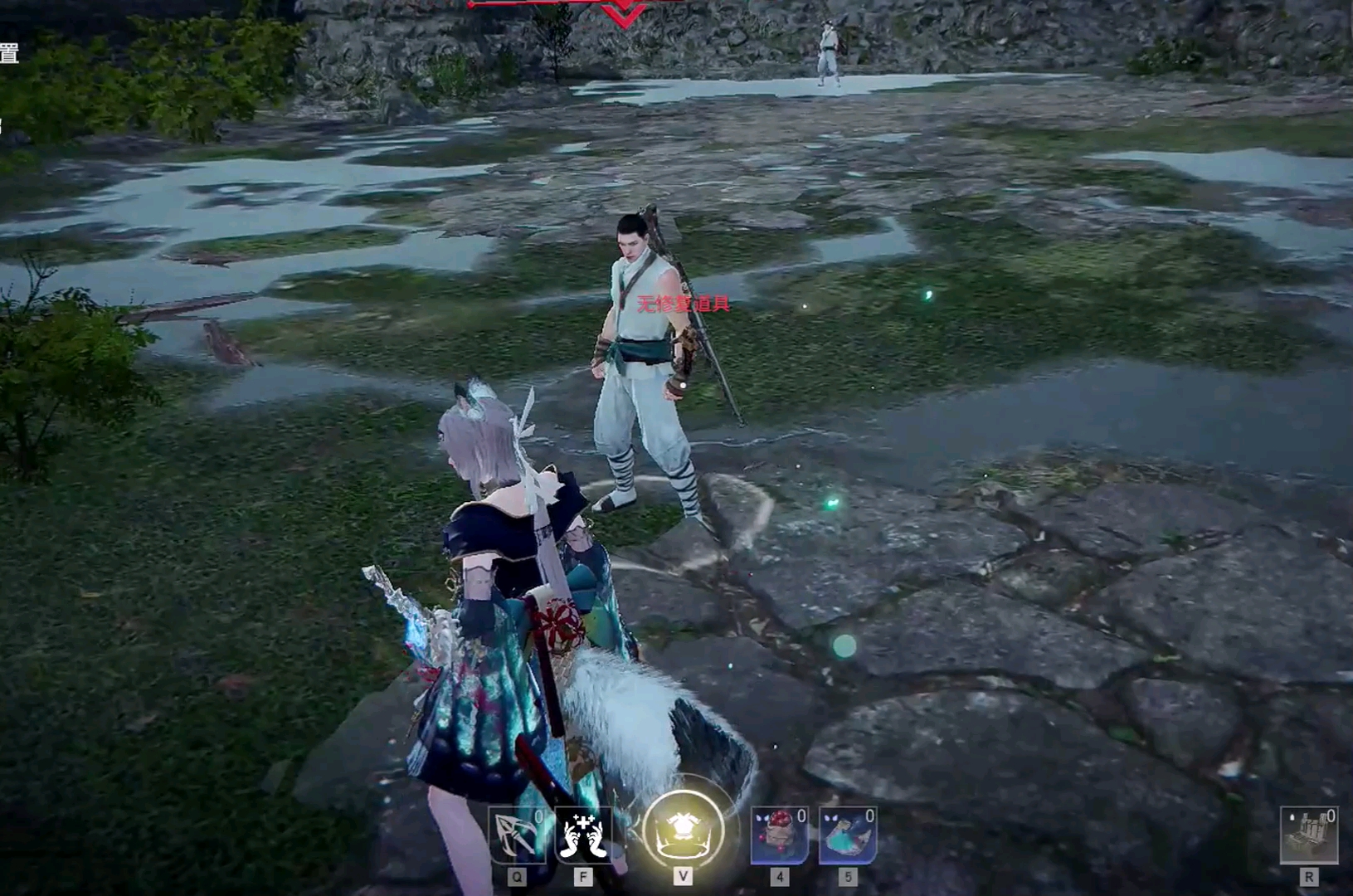Activate the healing hands skill
Viewport: 1353px width, 896px height.
583,835
